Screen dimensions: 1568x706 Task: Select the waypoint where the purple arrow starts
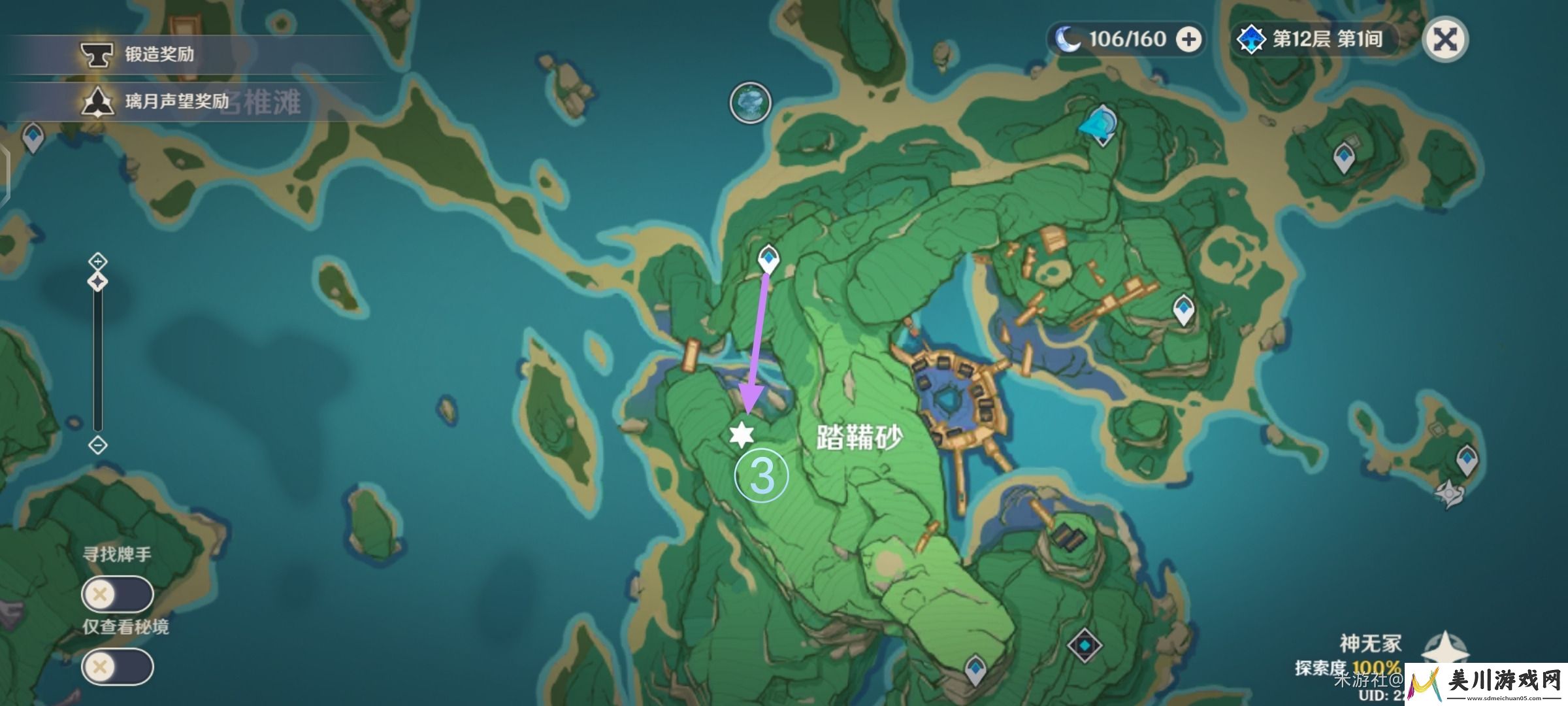(769, 259)
